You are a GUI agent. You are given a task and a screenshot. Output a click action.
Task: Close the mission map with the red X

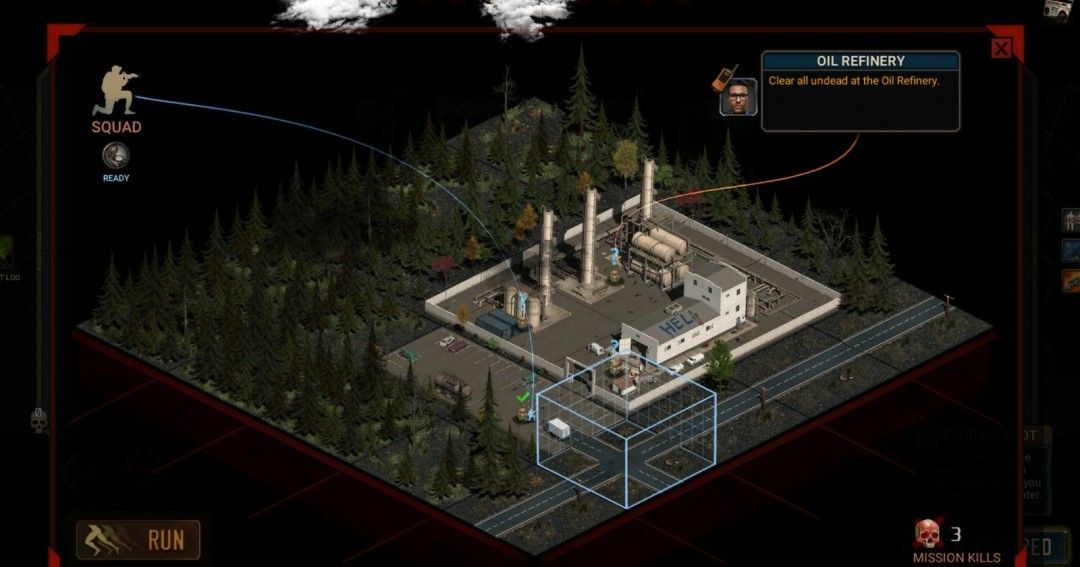(x=1001, y=48)
